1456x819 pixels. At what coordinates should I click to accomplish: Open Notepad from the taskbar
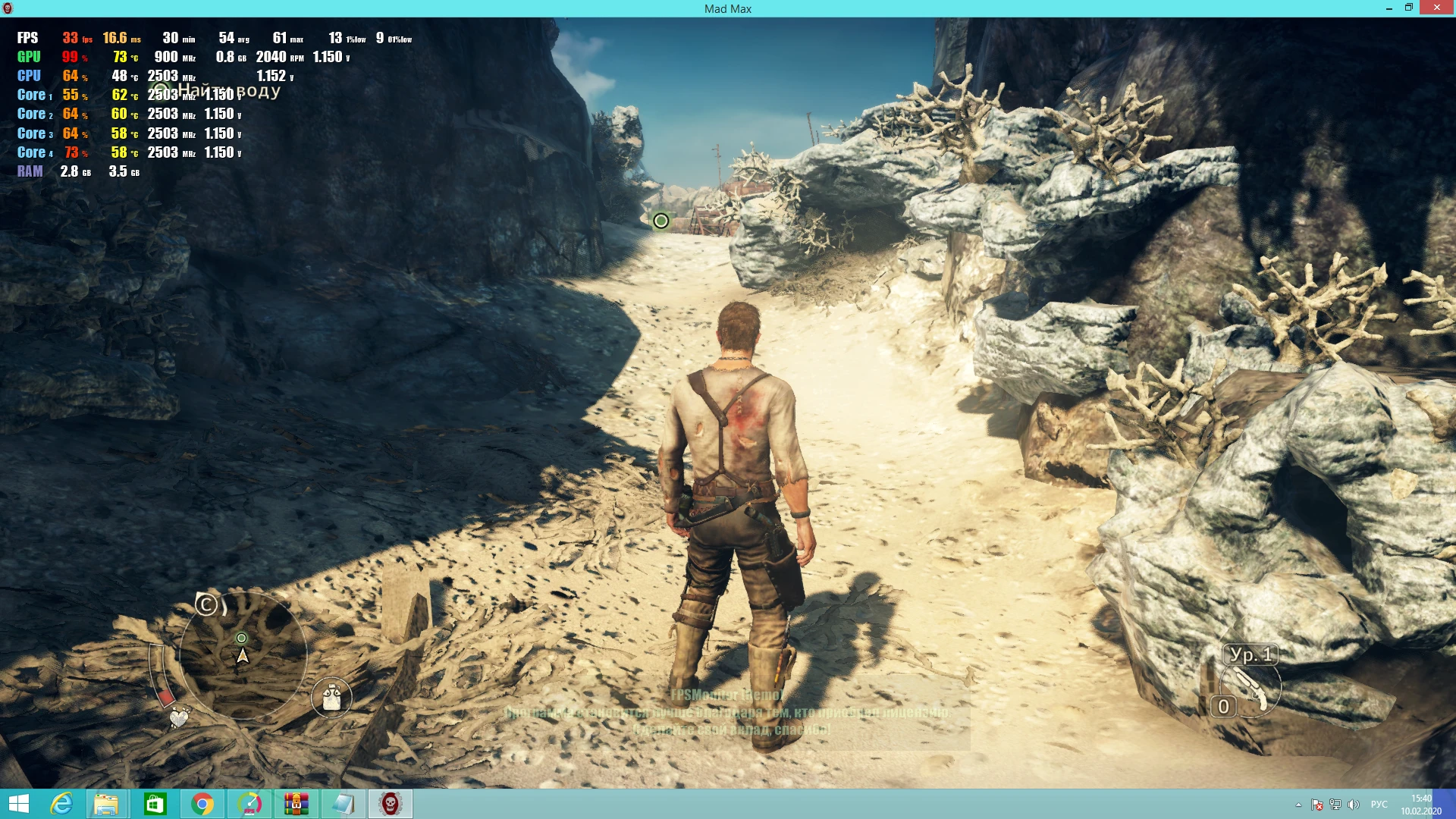[x=342, y=804]
